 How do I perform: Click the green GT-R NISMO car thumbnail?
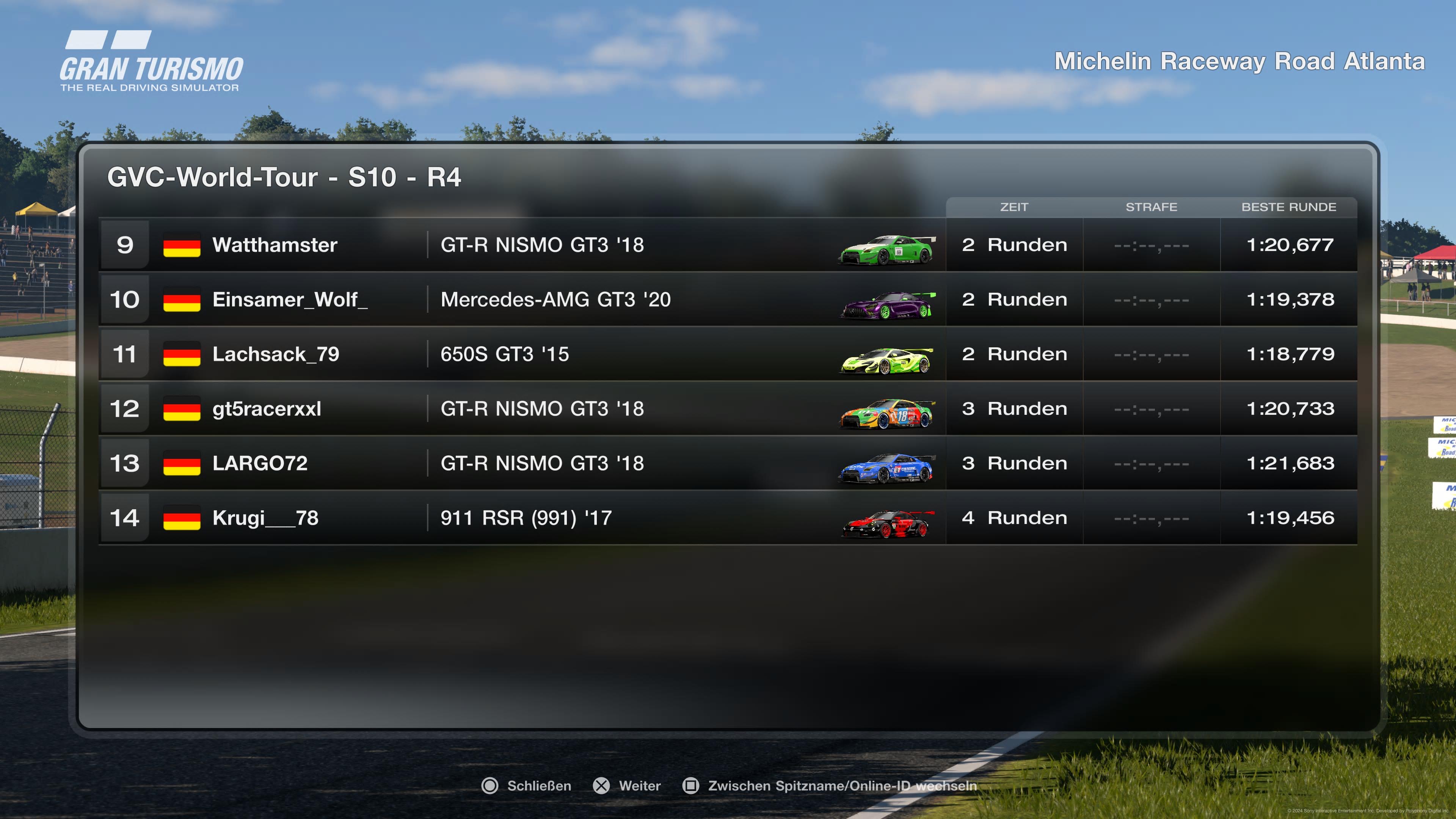pos(886,250)
